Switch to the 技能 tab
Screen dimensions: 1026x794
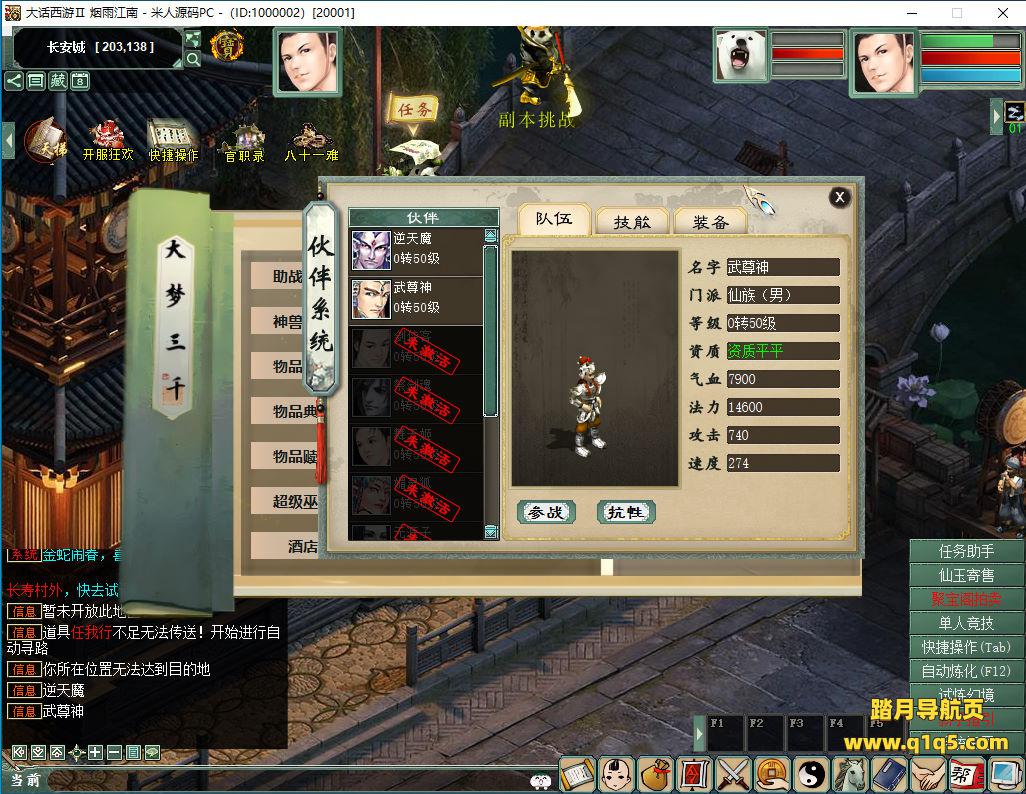632,221
